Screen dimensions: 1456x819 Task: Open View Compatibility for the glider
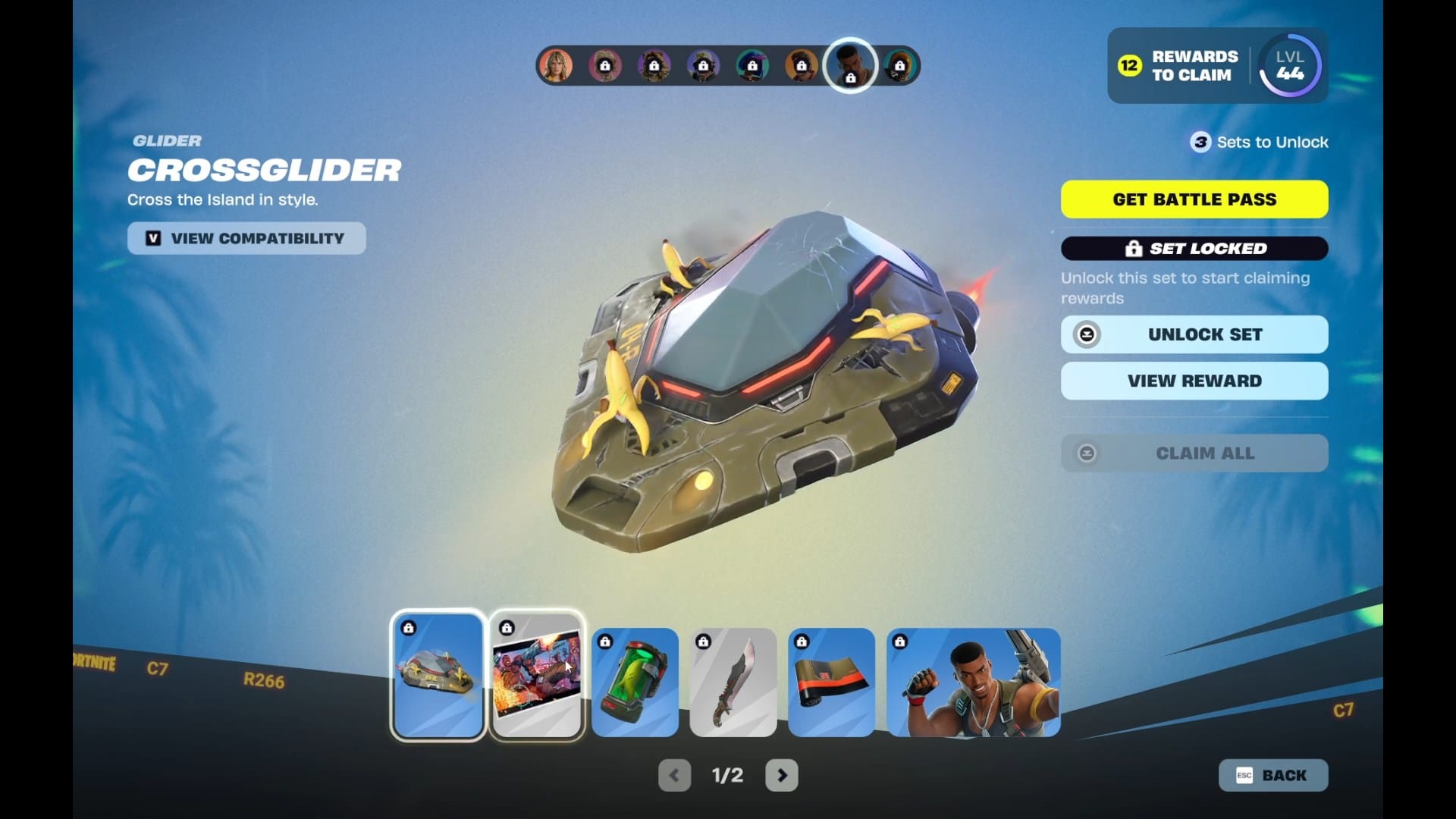click(246, 238)
